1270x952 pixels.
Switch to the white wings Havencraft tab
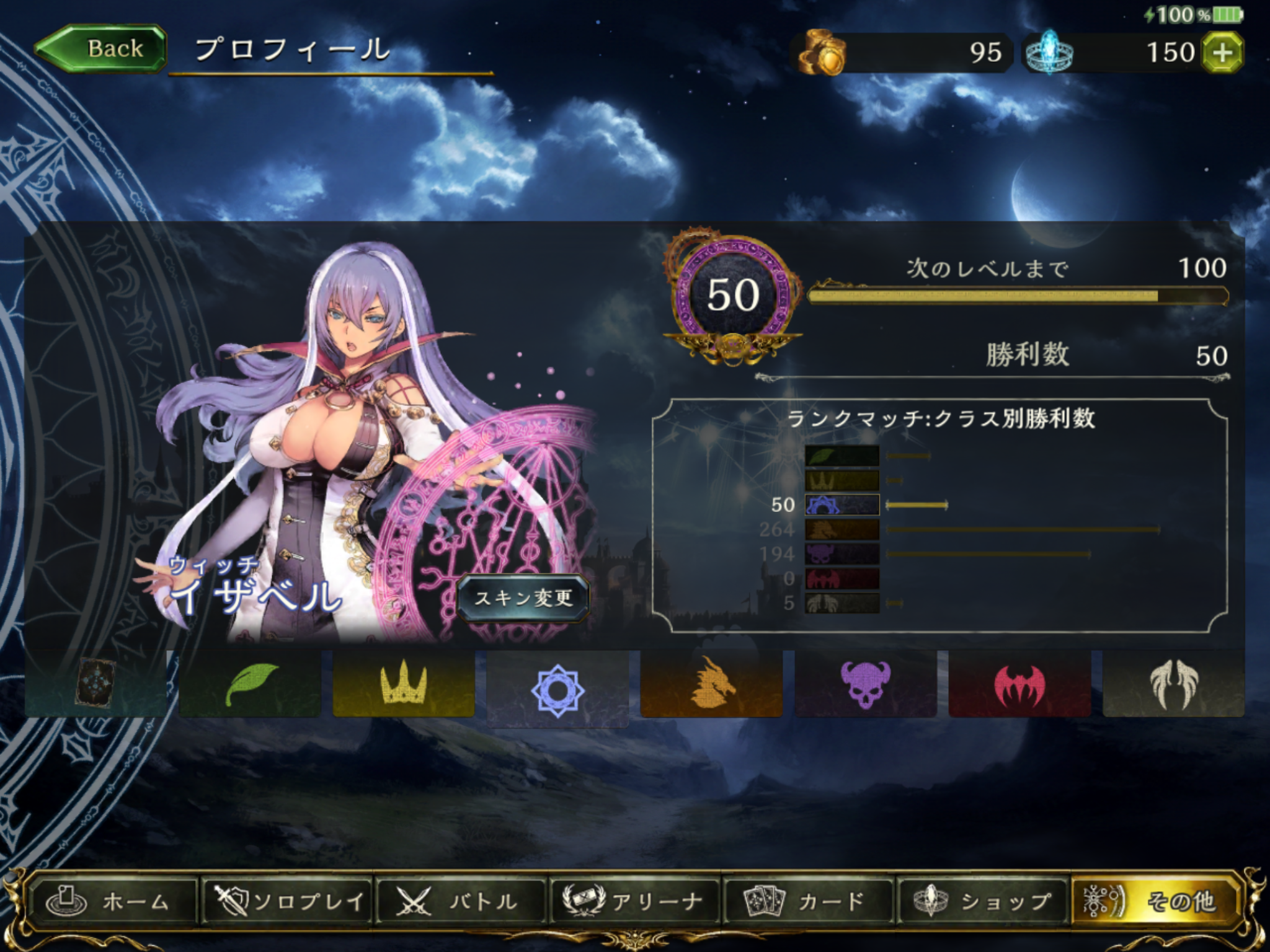click(1173, 684)
